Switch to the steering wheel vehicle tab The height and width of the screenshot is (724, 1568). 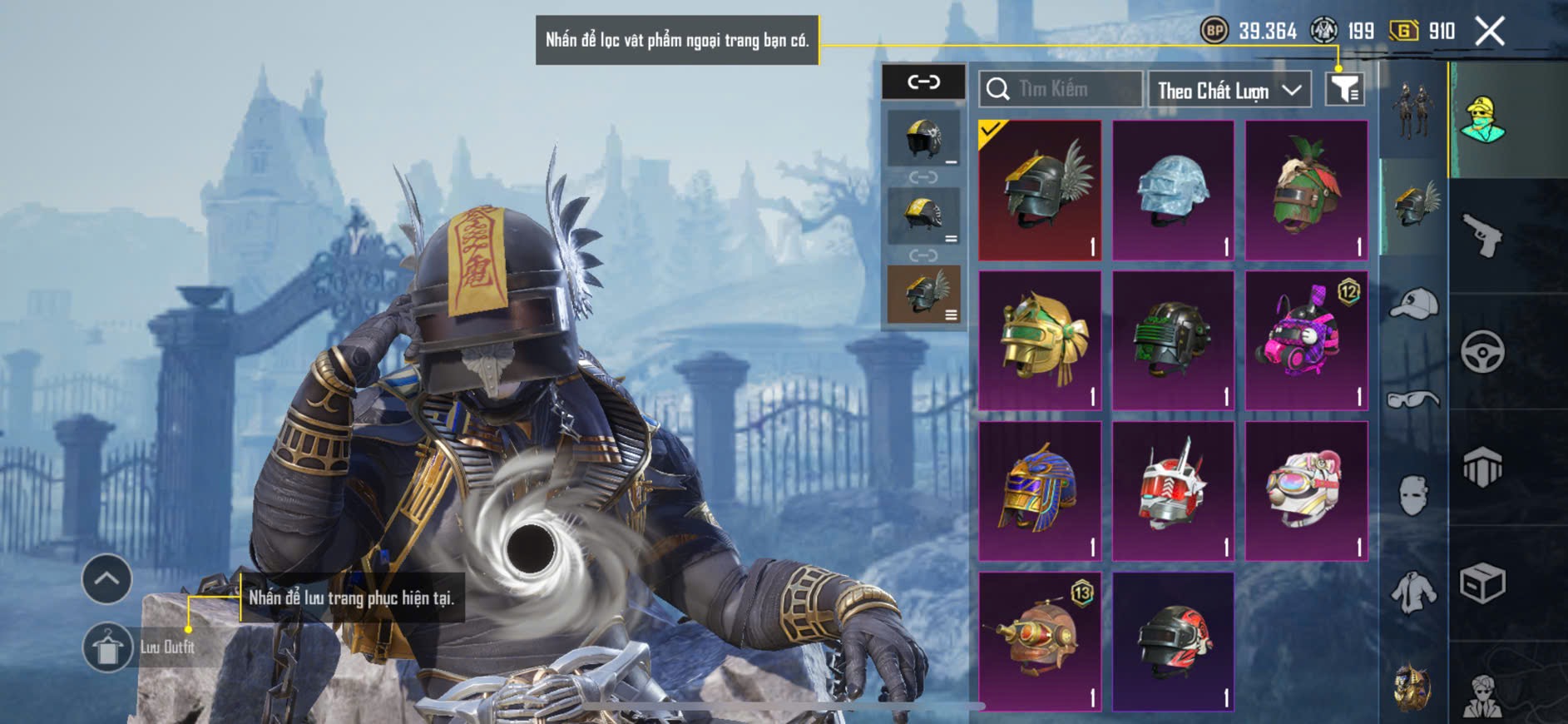pyautogui.click(x=1482, y=351)
